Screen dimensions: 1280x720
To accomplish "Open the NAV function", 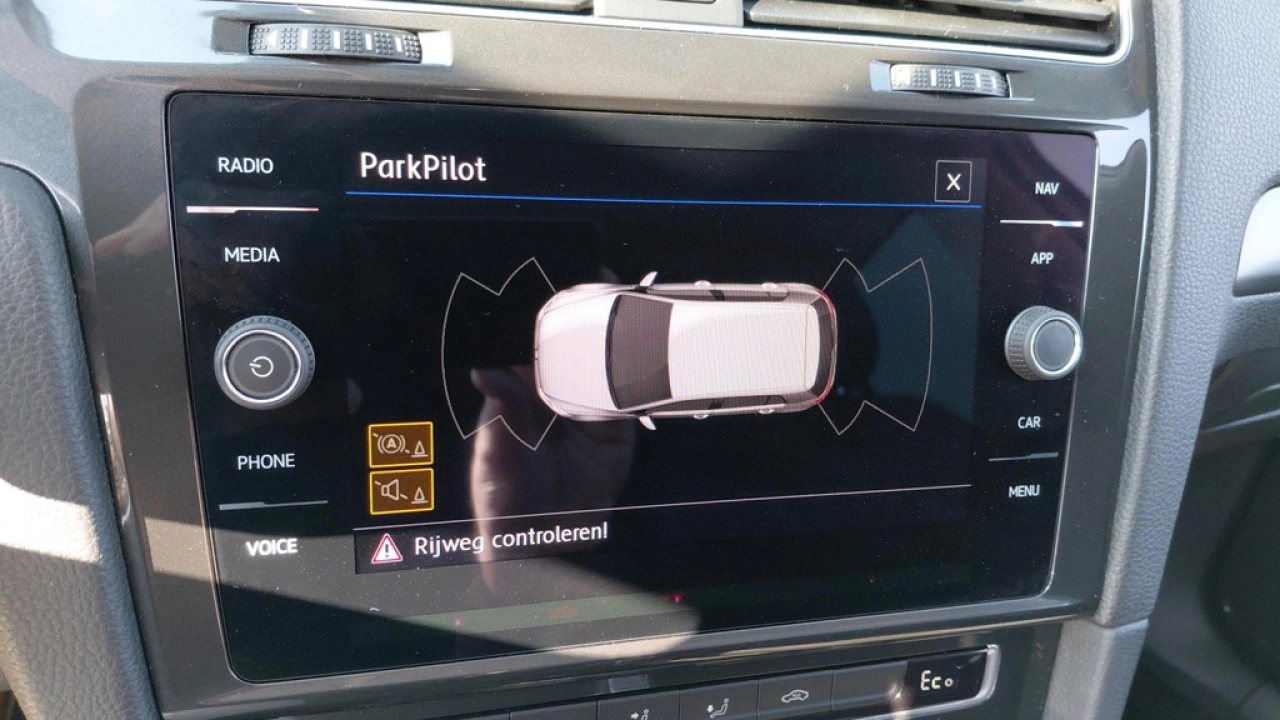I will click(1045, 186).
